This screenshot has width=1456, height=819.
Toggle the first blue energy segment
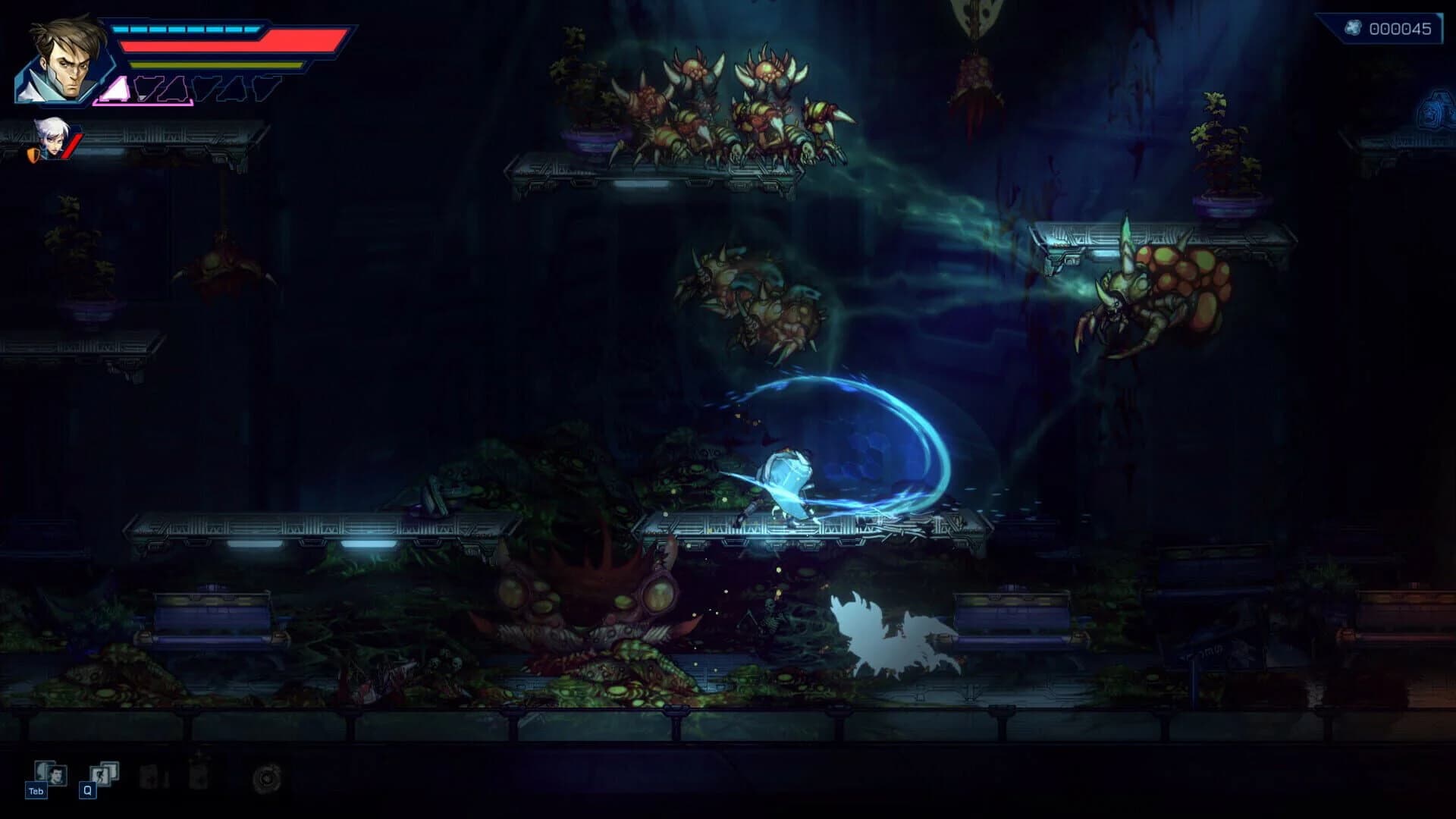[x=121, y=29]
